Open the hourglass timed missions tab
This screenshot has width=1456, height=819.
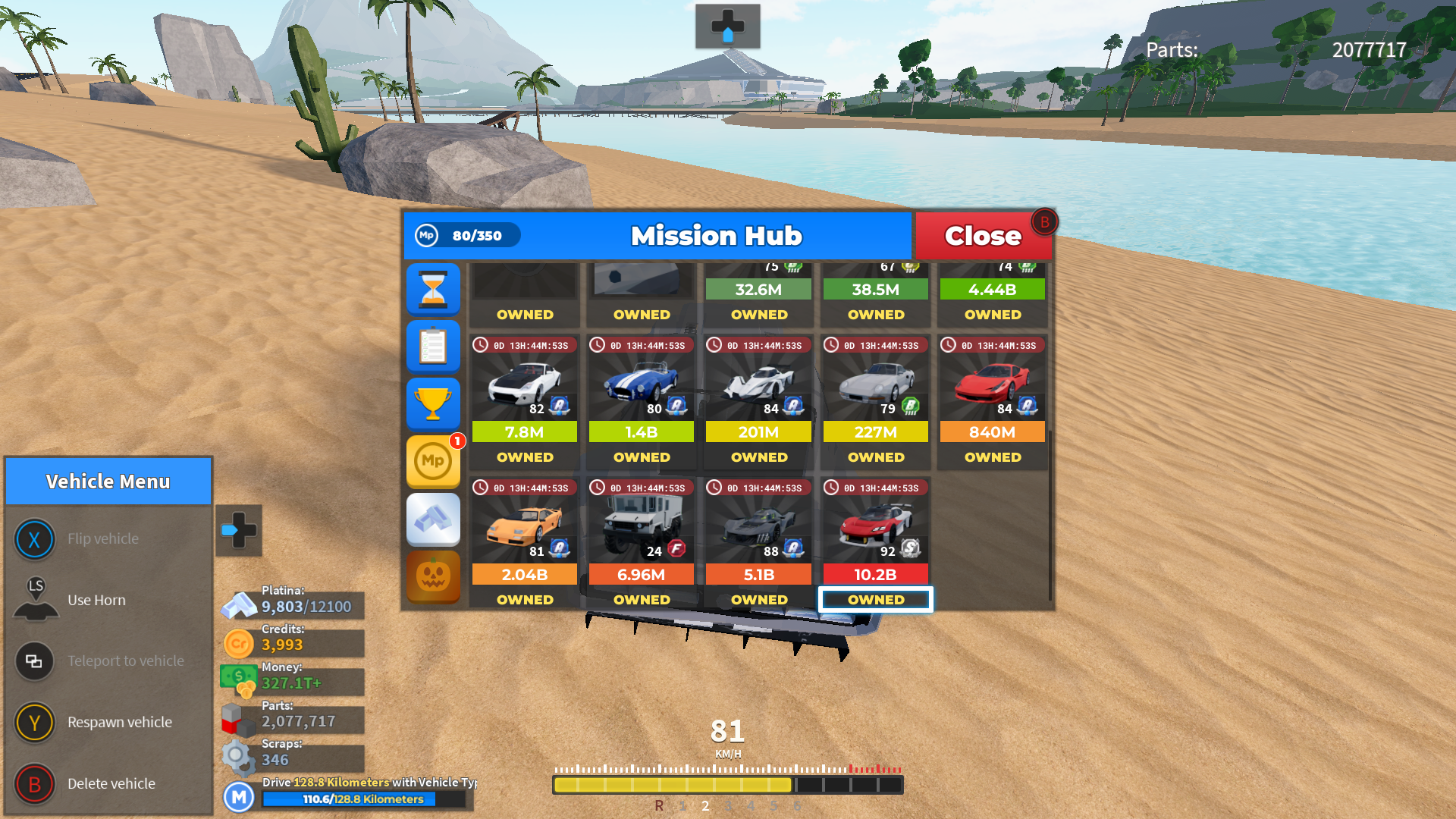433,289
